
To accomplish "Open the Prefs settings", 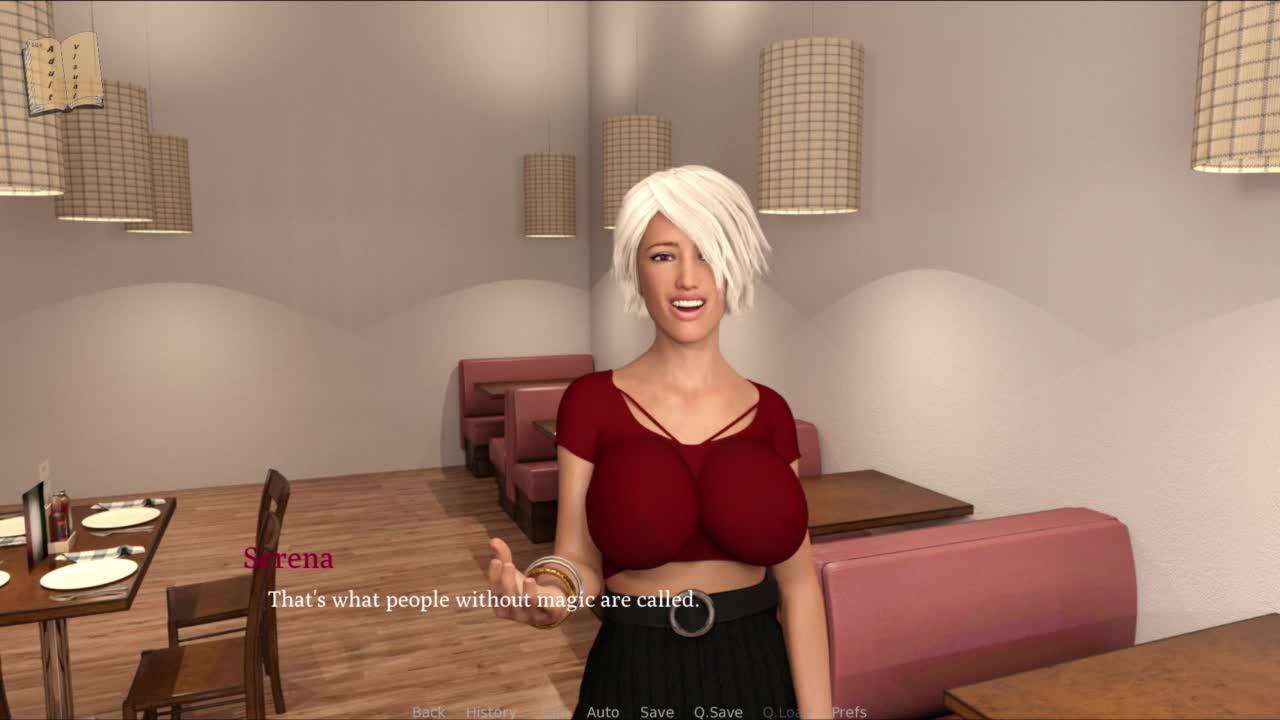I will click(849, 712).
